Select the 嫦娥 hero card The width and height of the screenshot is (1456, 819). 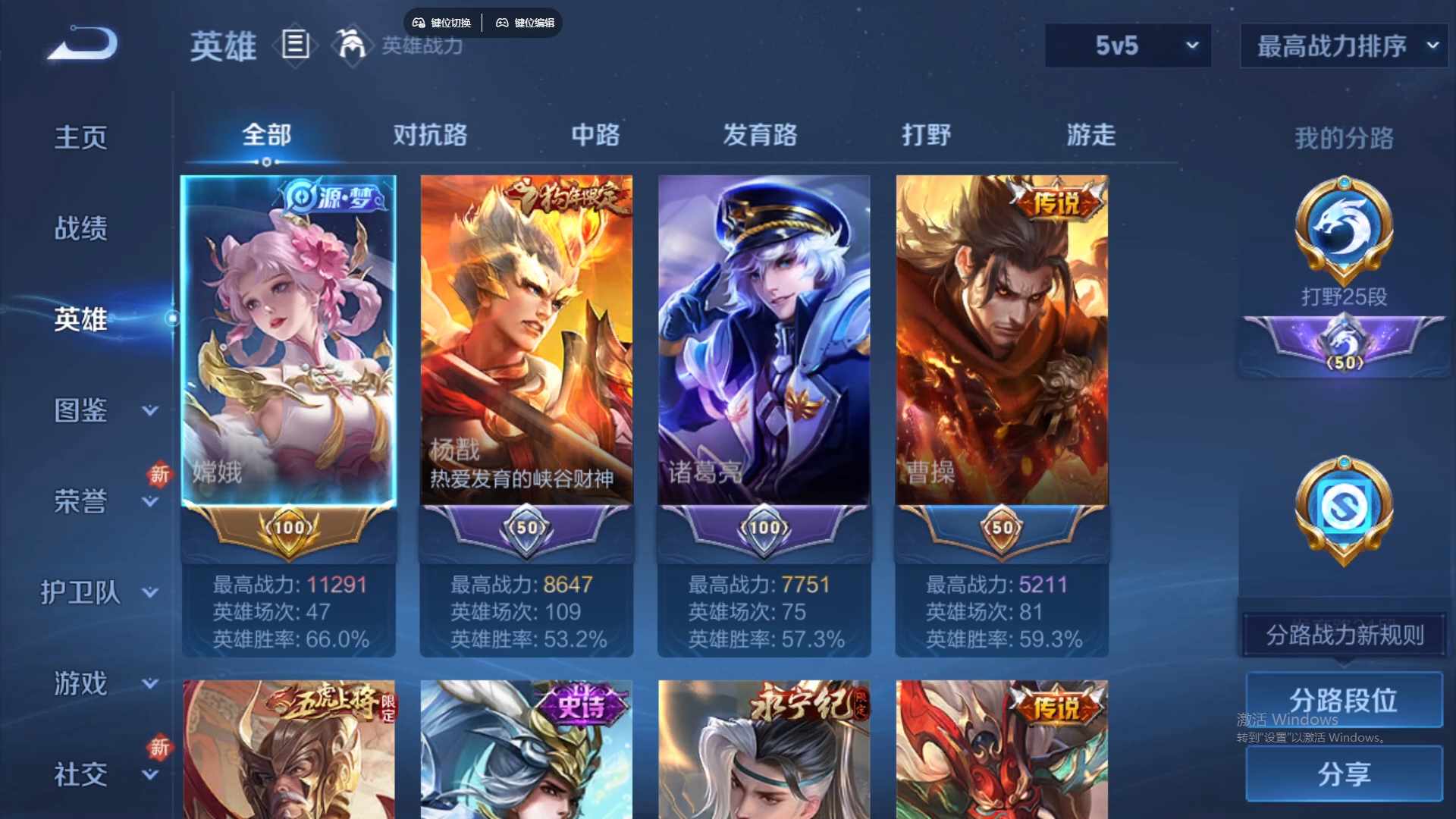pyautogui.click(x=289, y=341)
